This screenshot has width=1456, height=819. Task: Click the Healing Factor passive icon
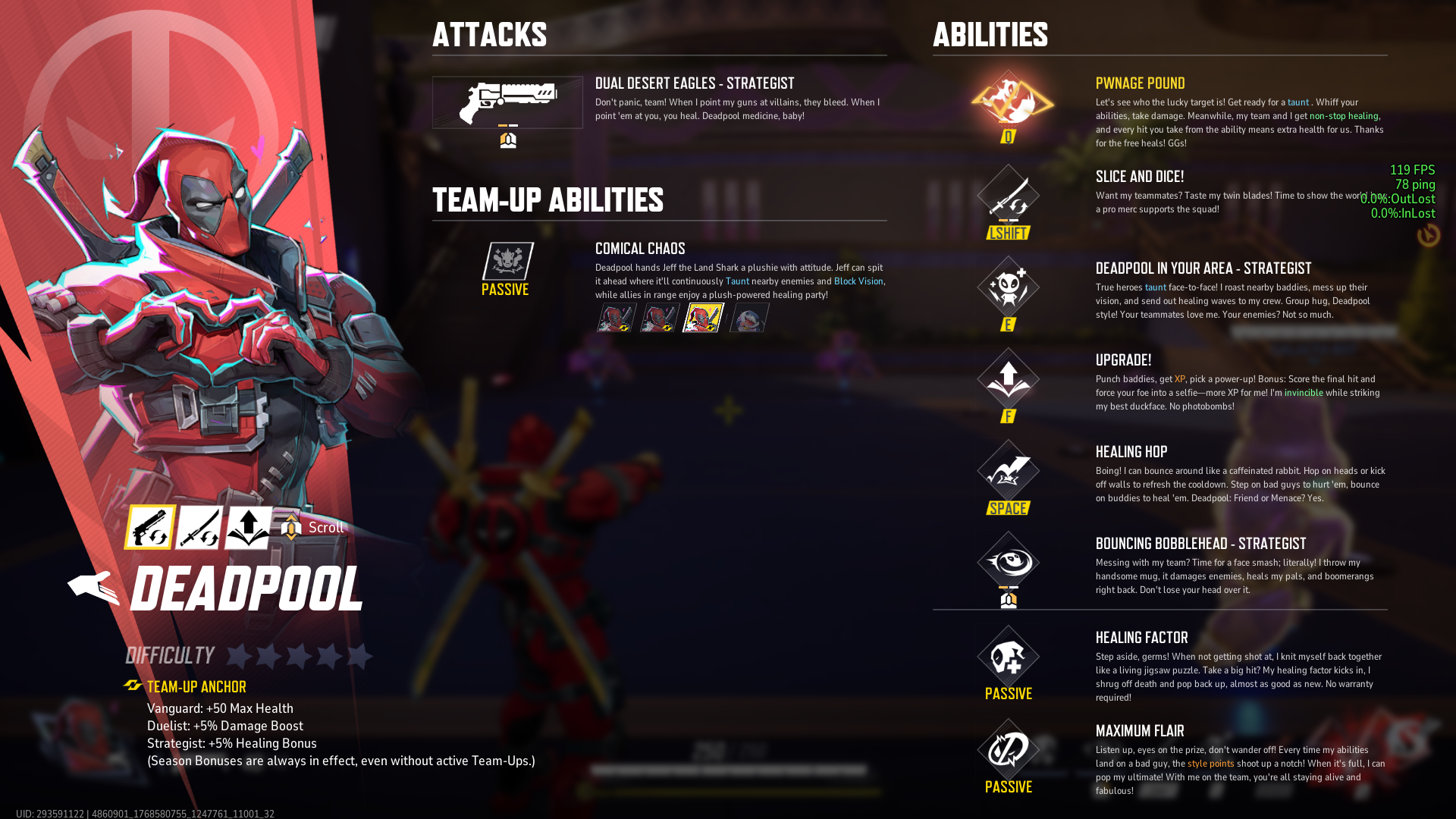coord(1008,657)
